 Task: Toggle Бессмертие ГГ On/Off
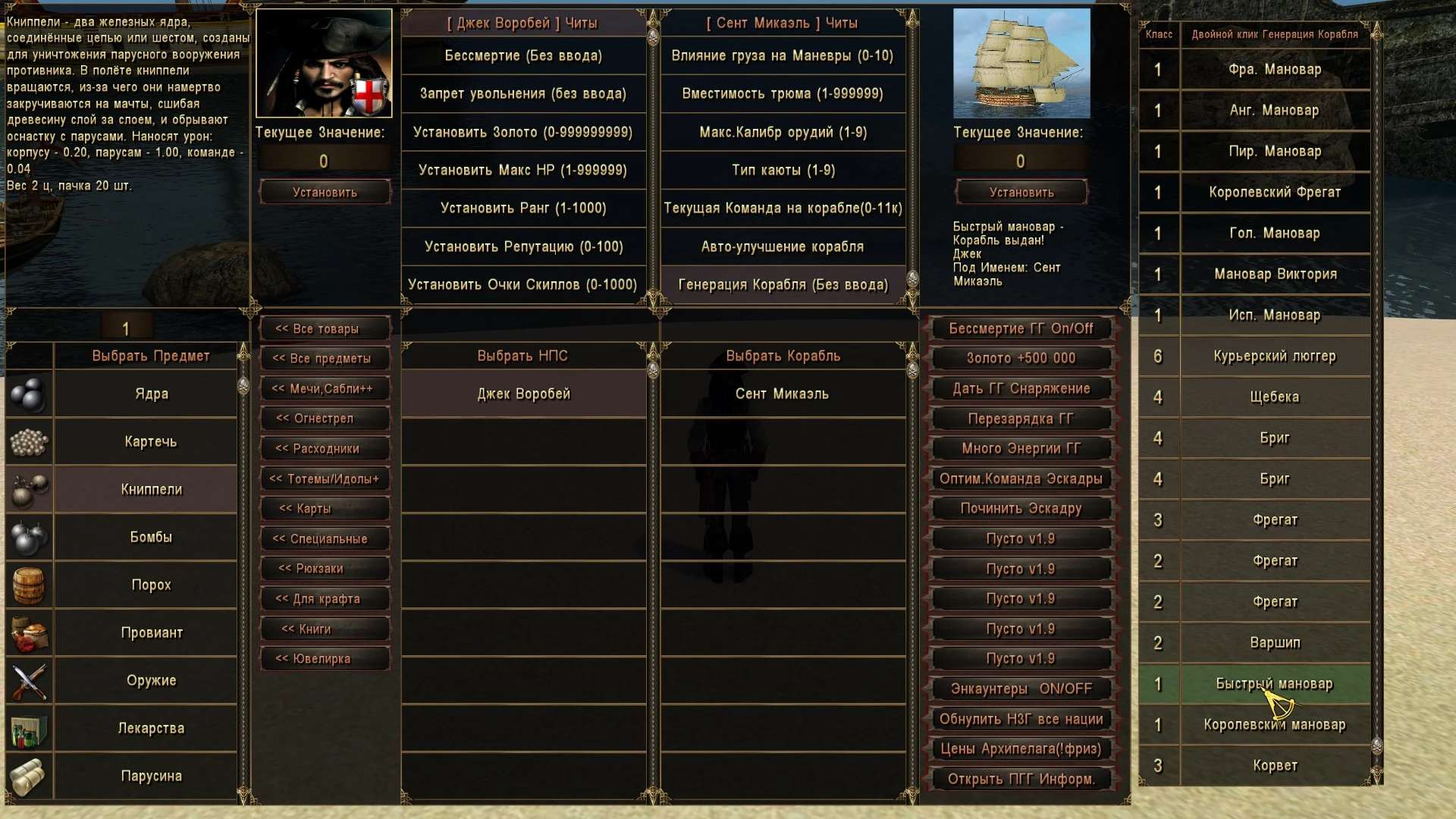pyautogui.click(x=1020, y=328)
